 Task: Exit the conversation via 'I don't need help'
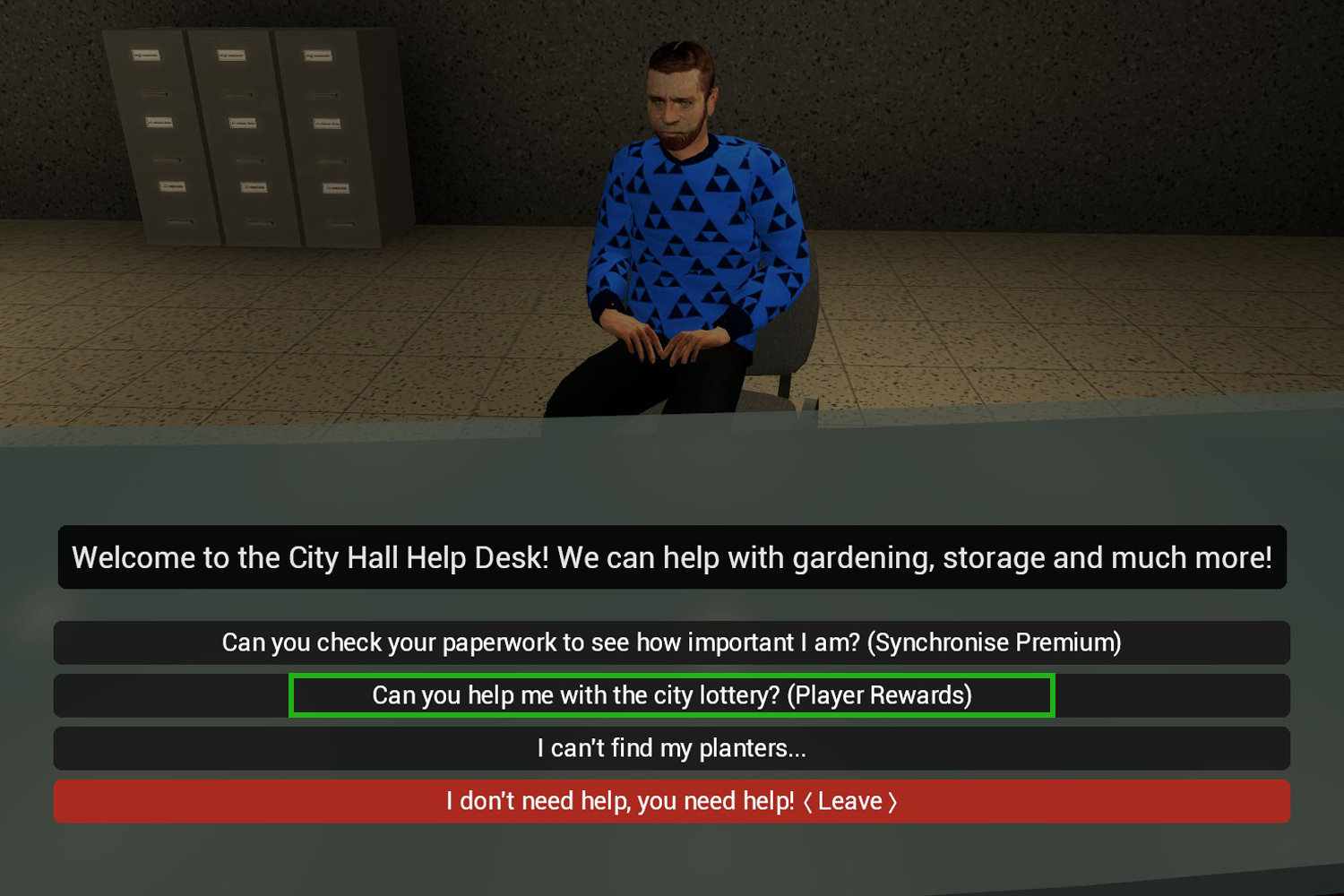(672, 801)
